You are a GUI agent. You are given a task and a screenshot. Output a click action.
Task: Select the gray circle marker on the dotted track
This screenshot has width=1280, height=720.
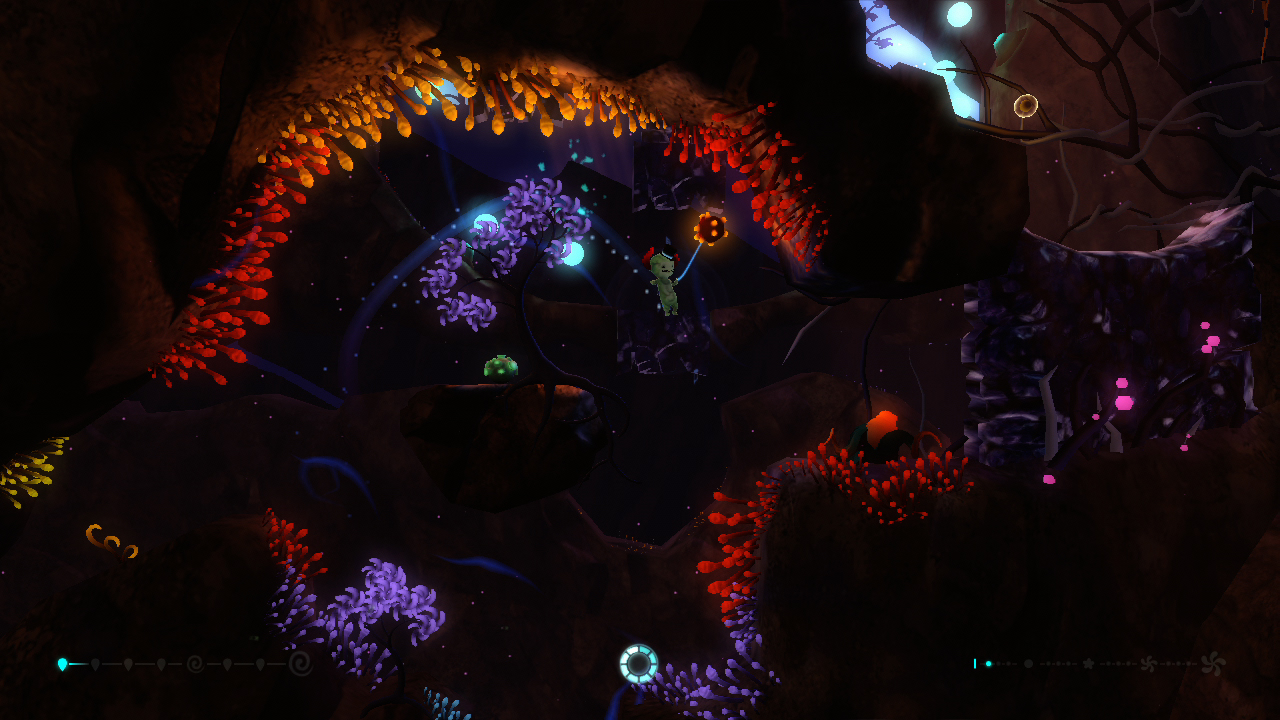[1028, 663]
